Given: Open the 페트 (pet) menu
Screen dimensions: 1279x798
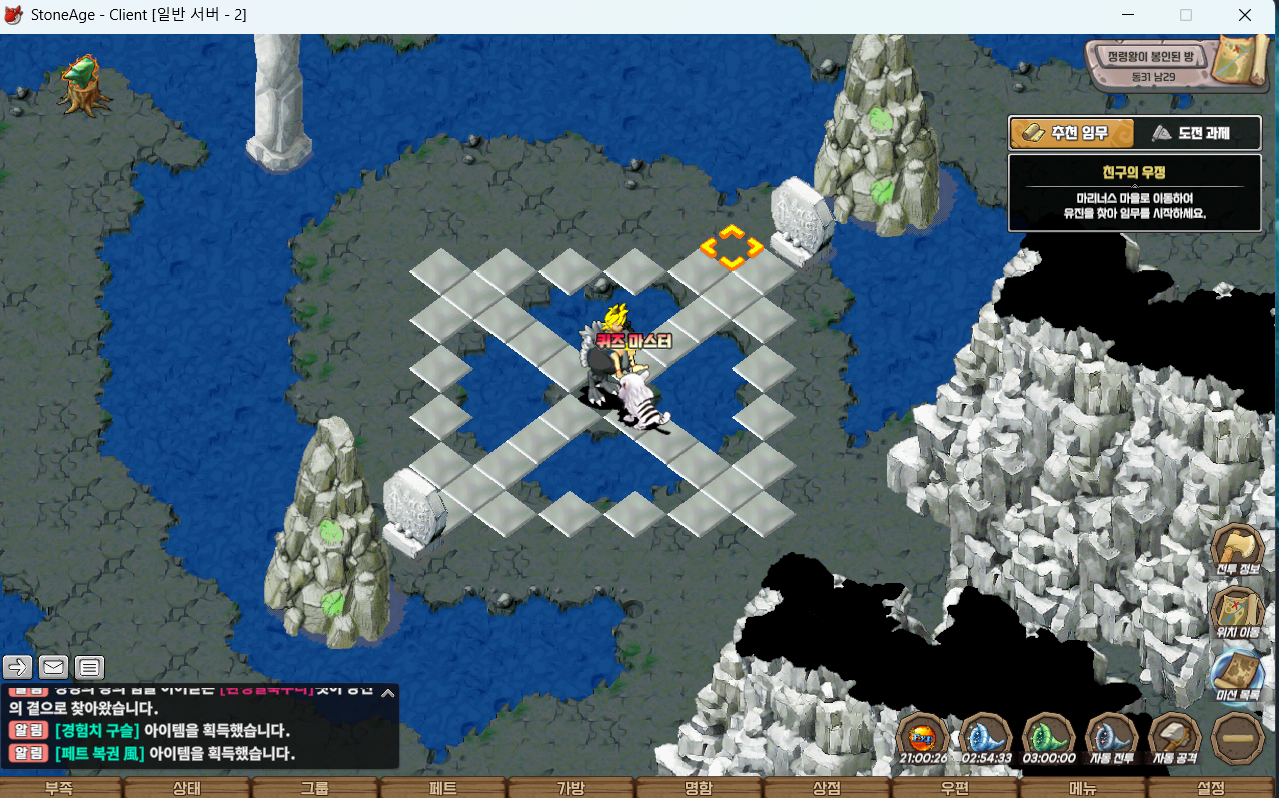Looking at the screenshot, I should coord(443,788).
